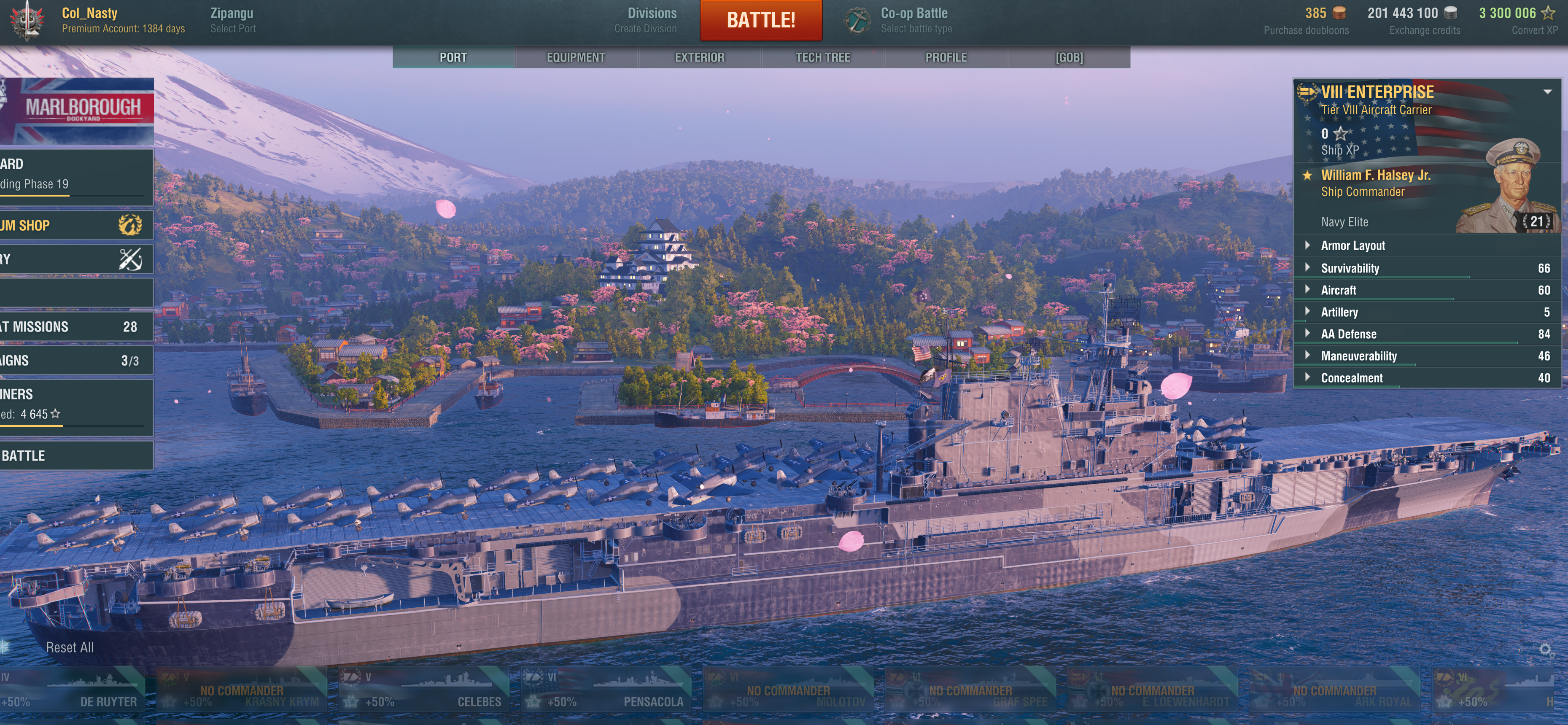Screen dimensions: 1568x725
Task: Expand Survivability ship stats
Action: (1350, 268)
